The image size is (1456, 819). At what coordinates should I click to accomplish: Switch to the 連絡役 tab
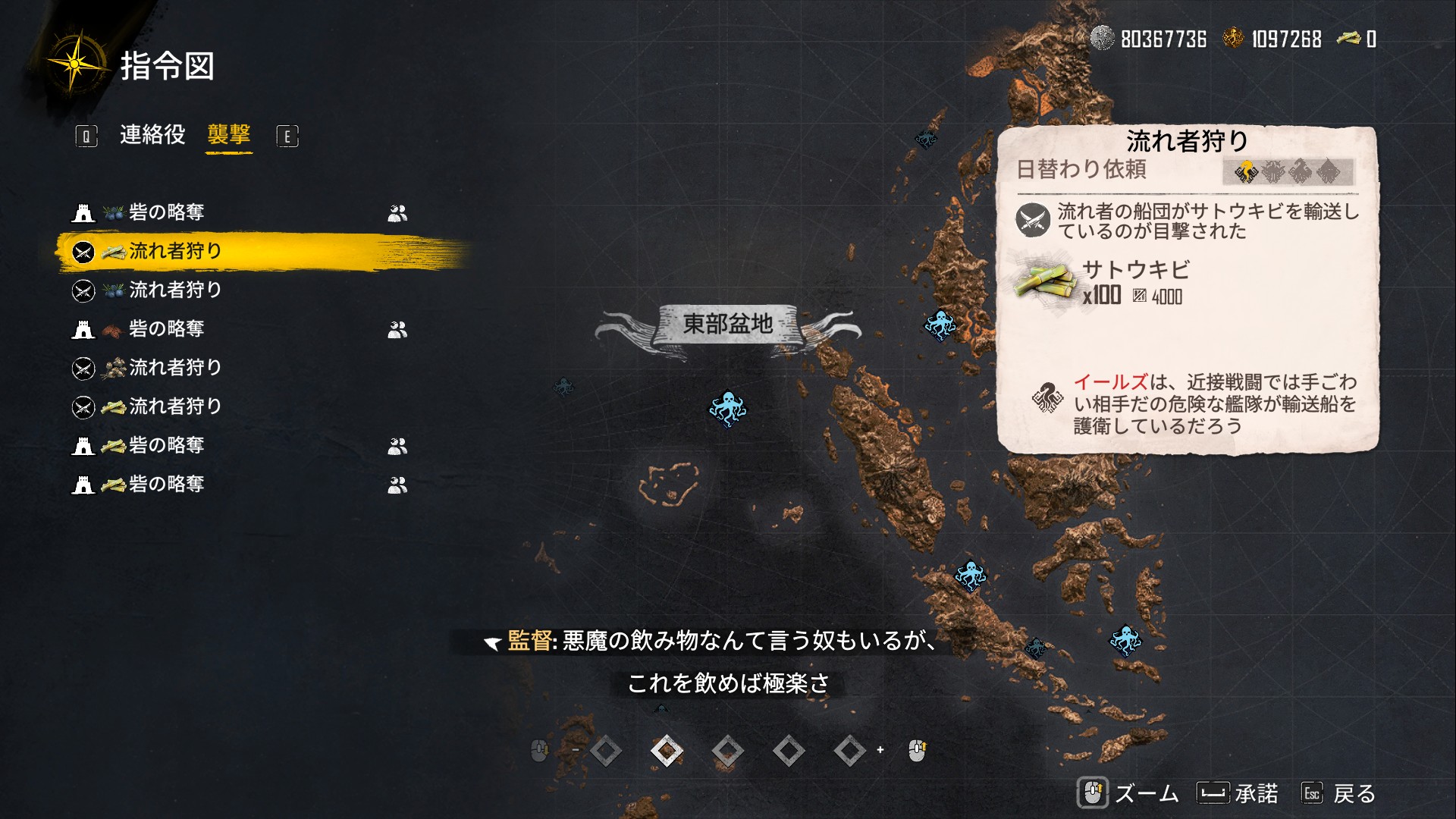coord(152,135)
